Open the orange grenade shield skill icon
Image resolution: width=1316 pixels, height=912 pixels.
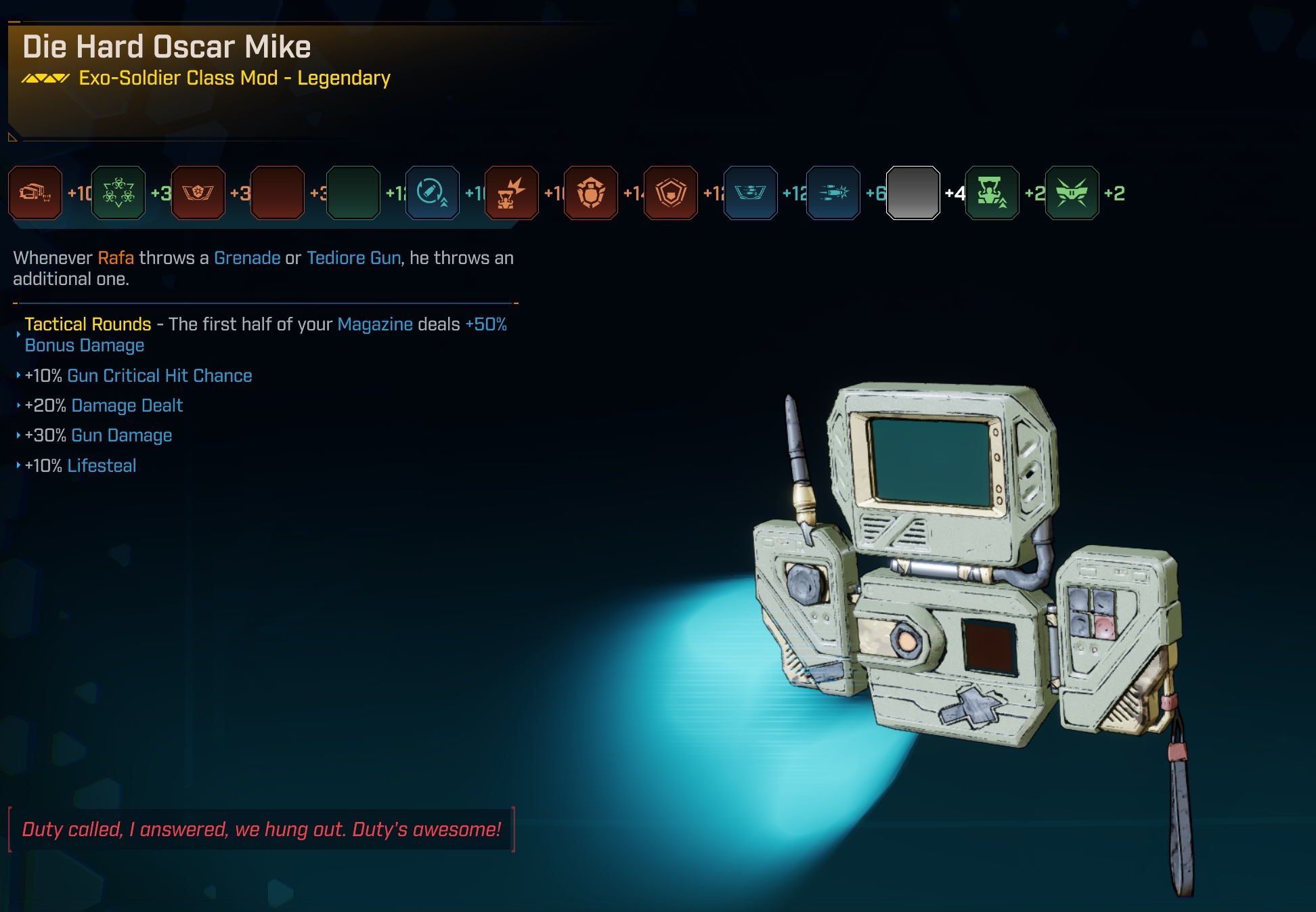coord(591,193)
